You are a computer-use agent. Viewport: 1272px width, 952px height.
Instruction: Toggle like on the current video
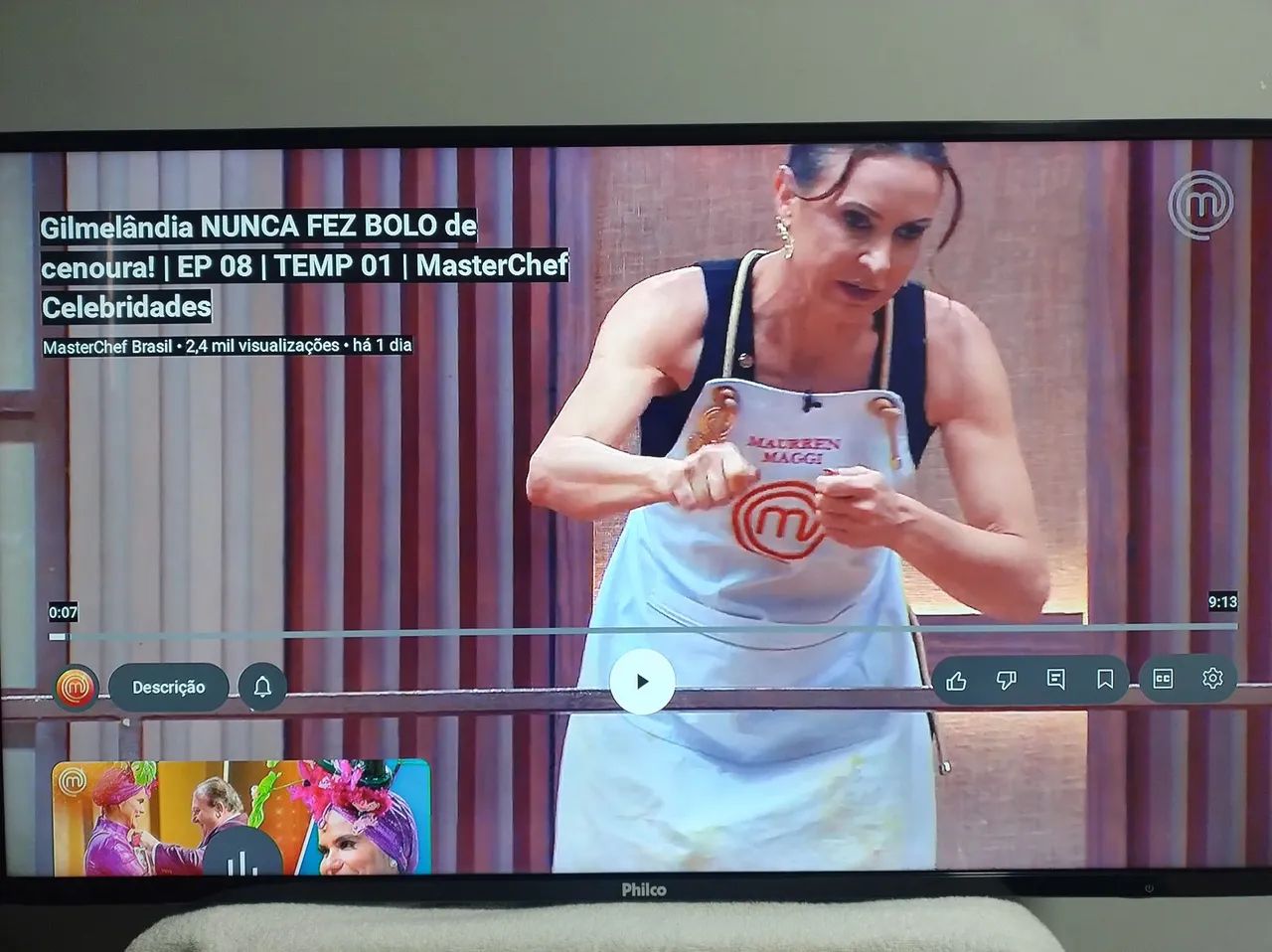957,679
